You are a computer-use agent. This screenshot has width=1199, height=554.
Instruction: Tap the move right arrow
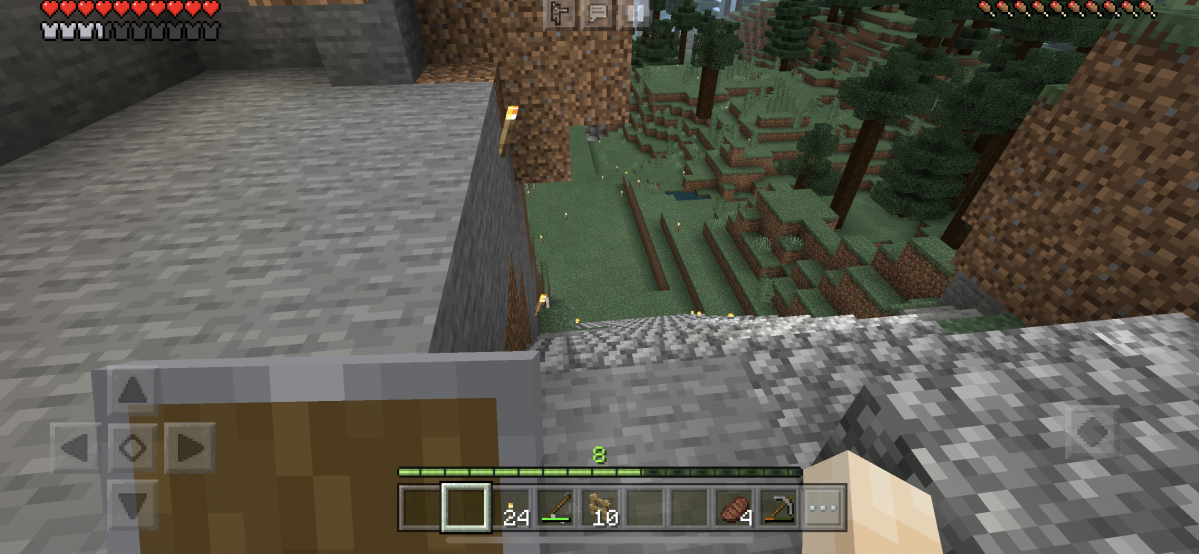tap(189, 447)
